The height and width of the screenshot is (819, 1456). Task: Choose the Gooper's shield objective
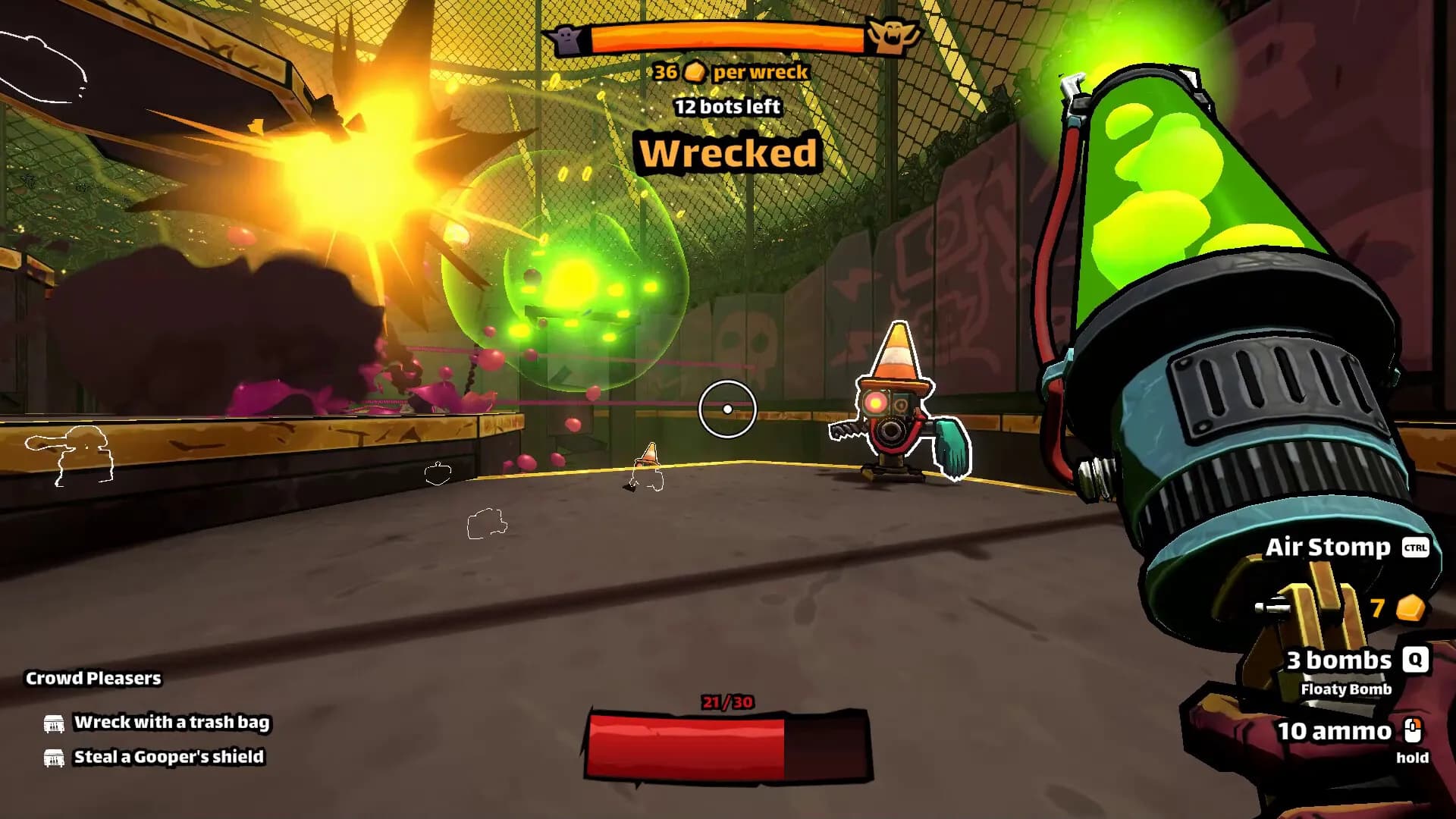click(168, 757)
